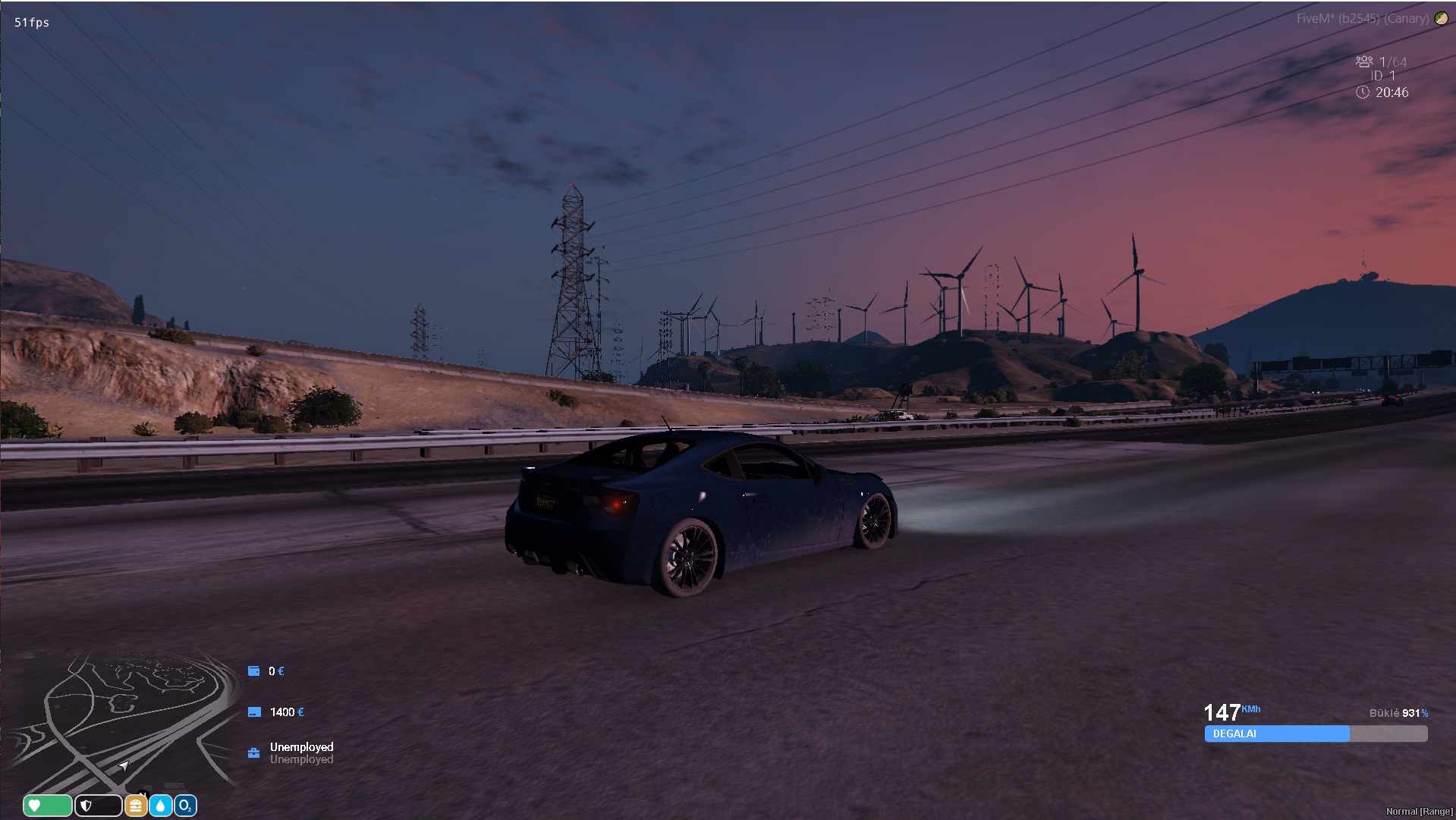This screenshot has width=1456, height=820.
Task: Click the job briefcase icon
Action: point(254,753)
